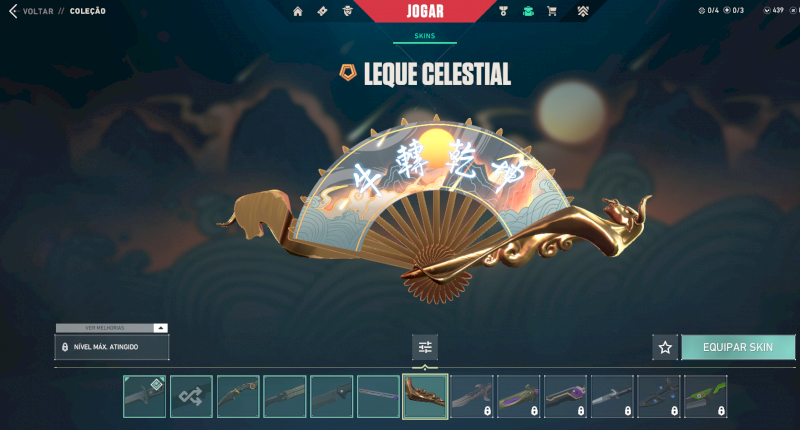Viewport: 800px width, 430px height.
Task: Select the default knife with diamond badge
Action: (x=145, y=396)
